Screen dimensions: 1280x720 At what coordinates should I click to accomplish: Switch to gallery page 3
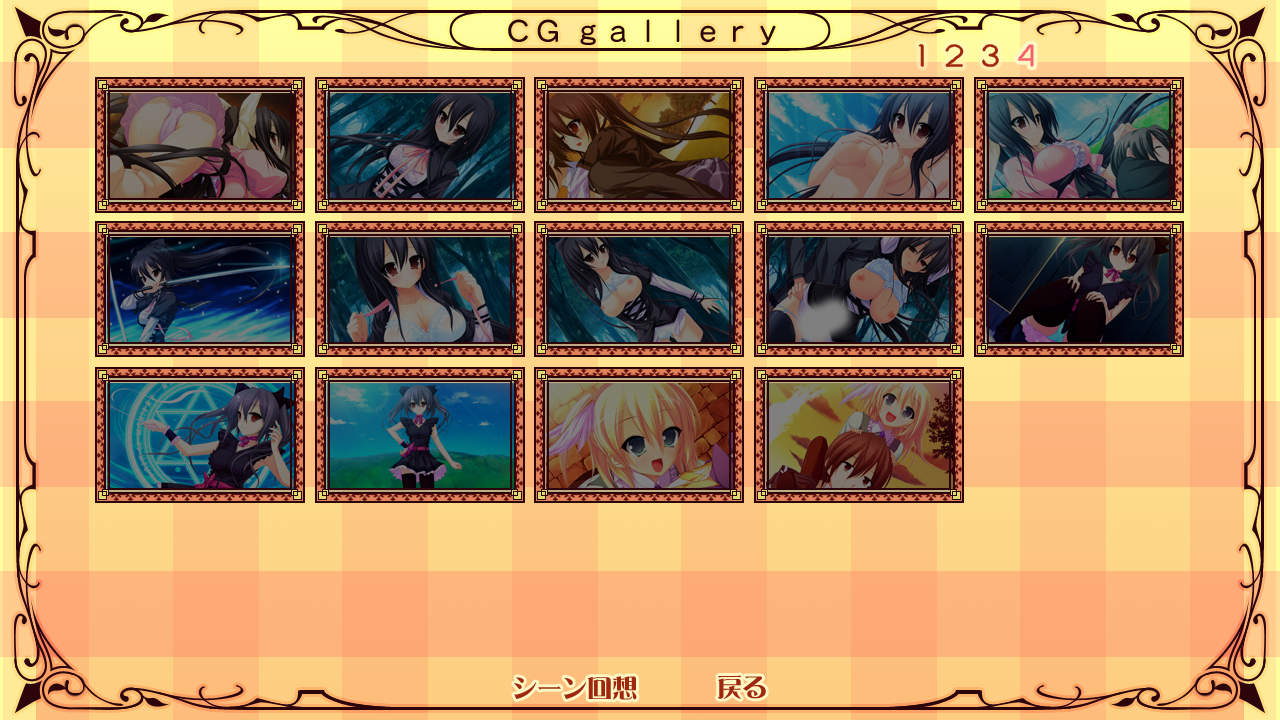[989, 56]
